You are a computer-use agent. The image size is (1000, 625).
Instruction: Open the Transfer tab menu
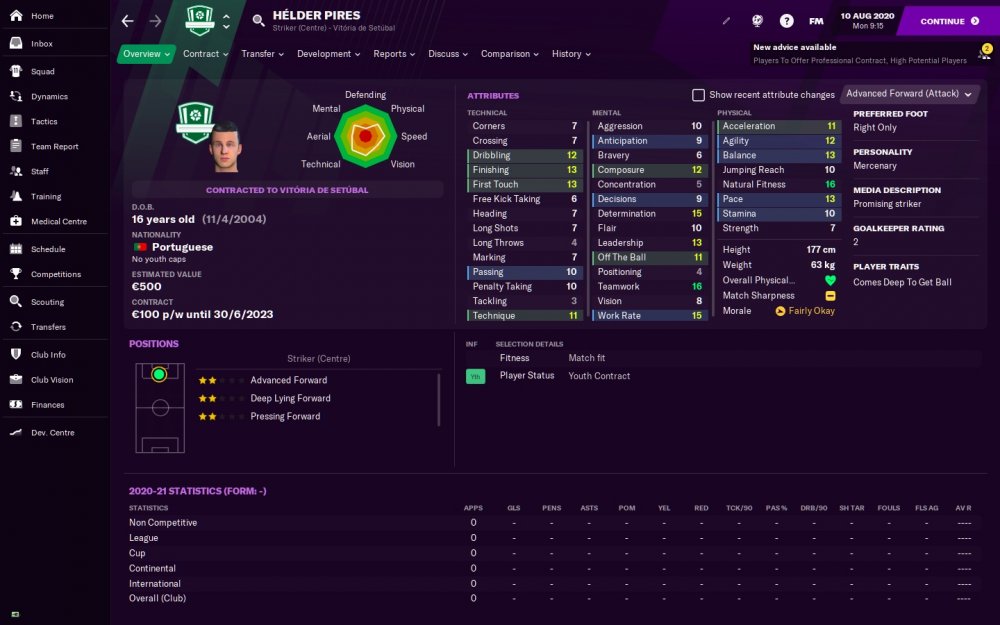(262, 54)
